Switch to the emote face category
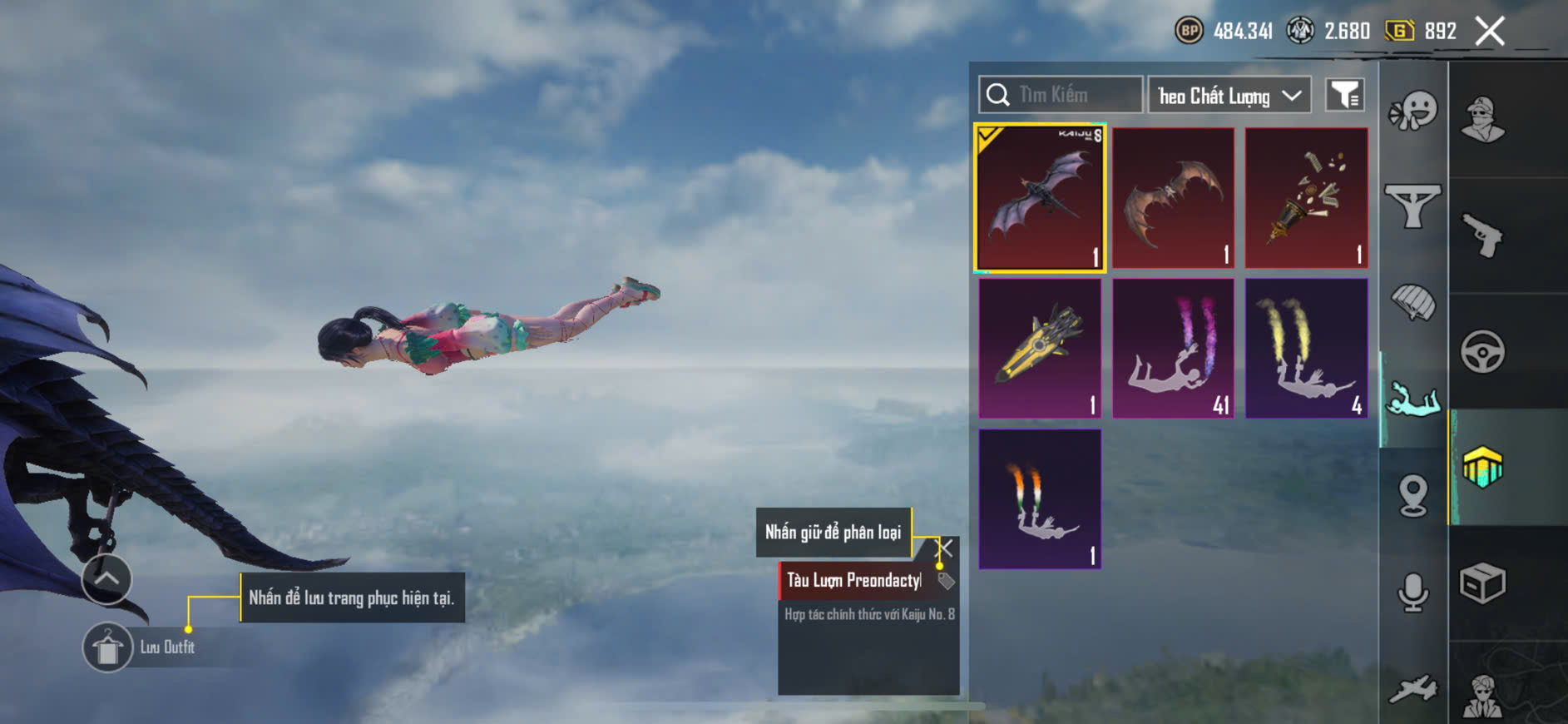 tap(1412, 111)
